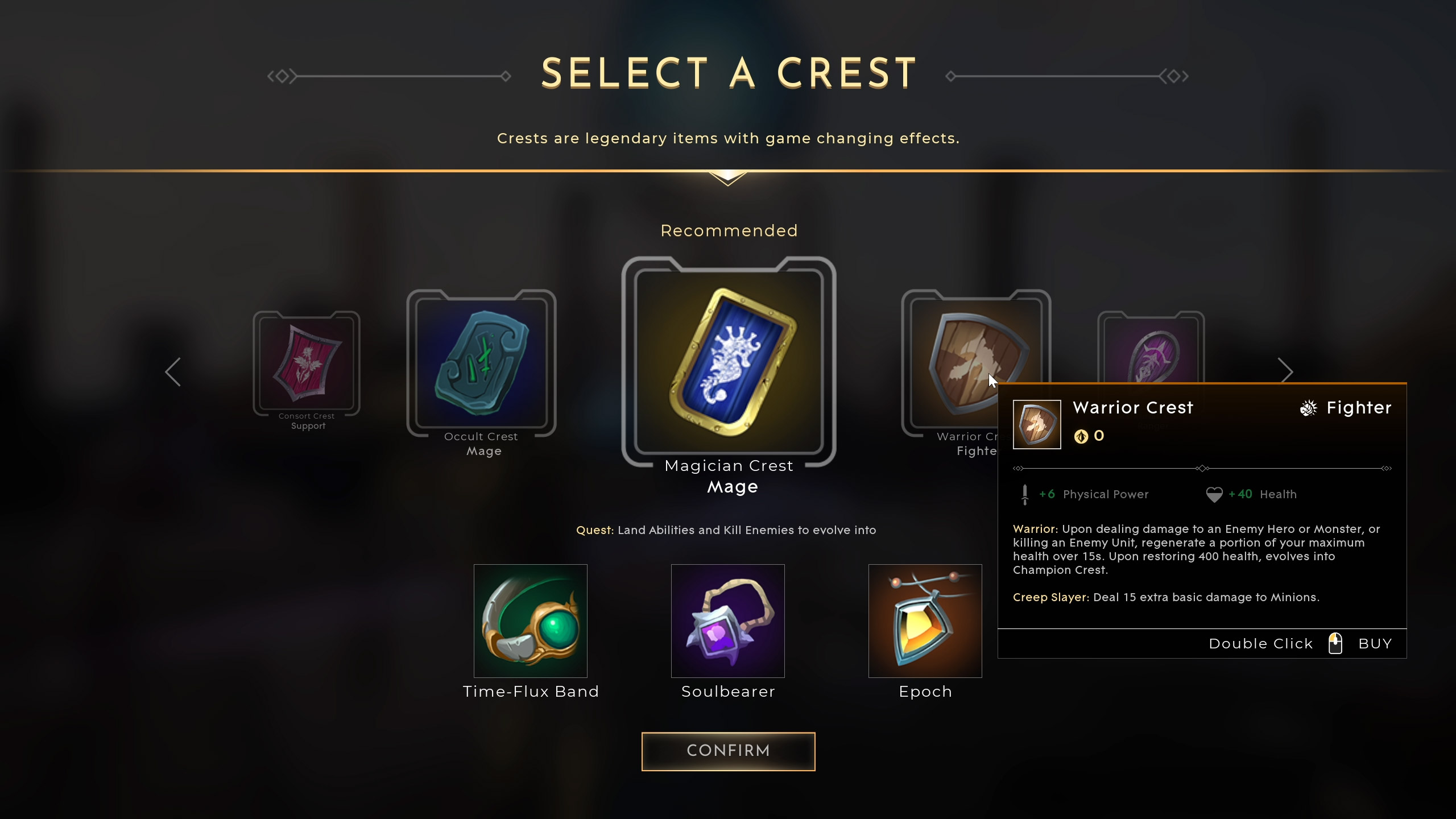The width and height of the screenshot is (1456, 819).
Task: Go back using the left chevron arrow
Action: click(174, 371)
